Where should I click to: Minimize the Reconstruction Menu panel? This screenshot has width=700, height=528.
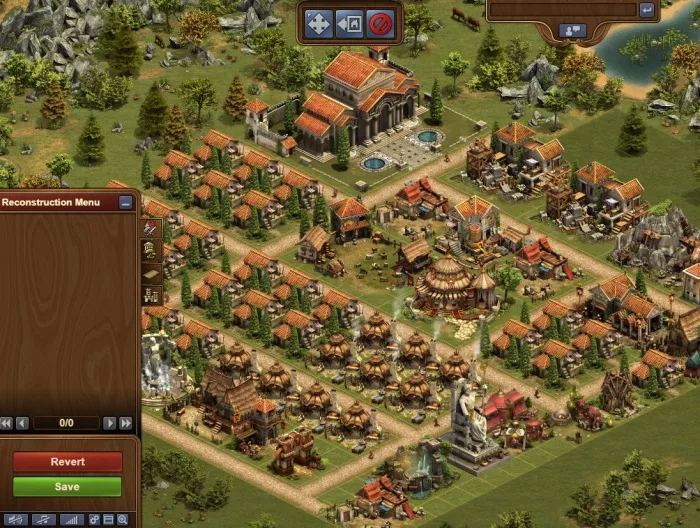pos(125,202)
